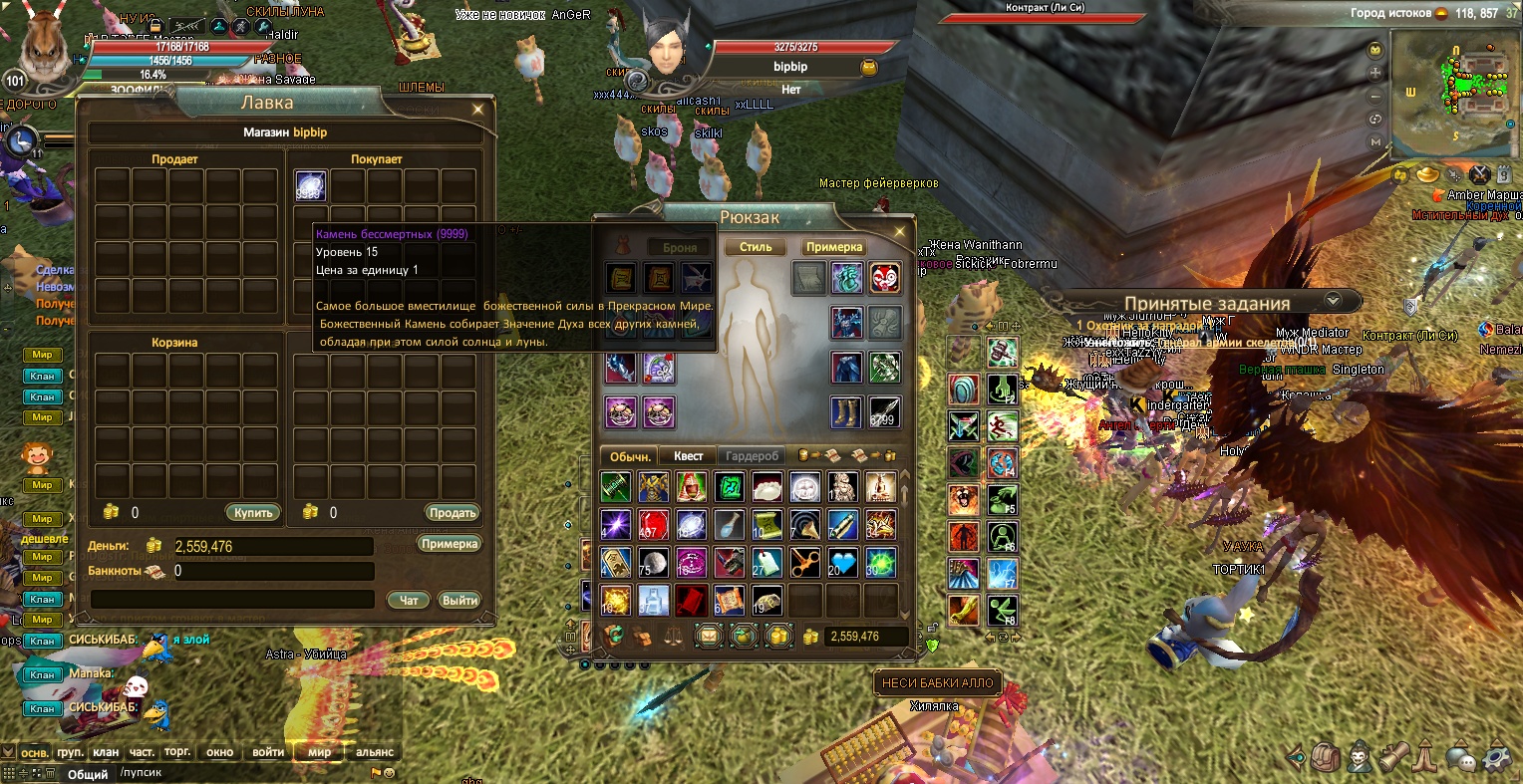Click the chat input field

click(x=239, y=772)
